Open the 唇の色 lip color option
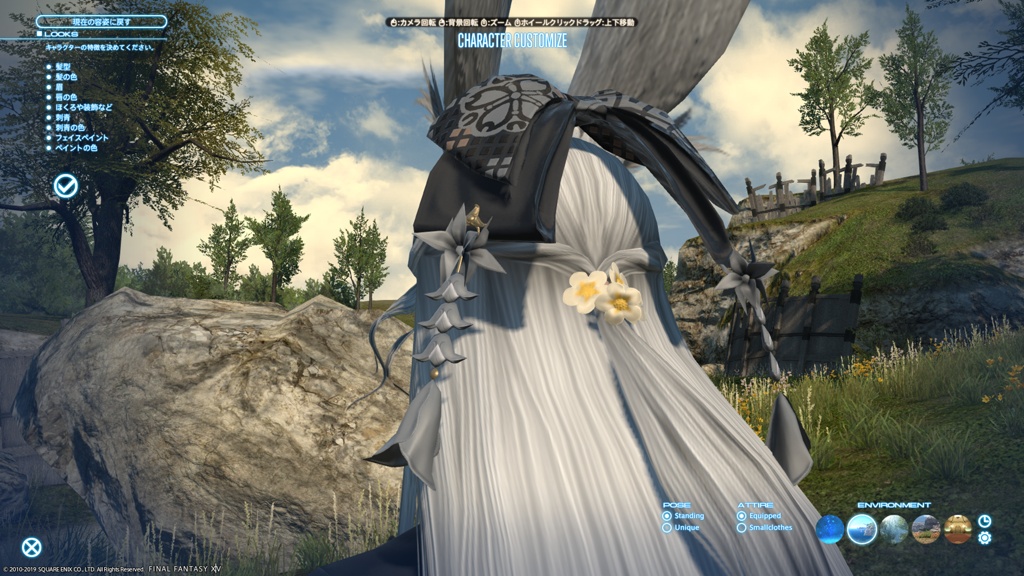The image size is (1024, 576). [x=65, y=97]
